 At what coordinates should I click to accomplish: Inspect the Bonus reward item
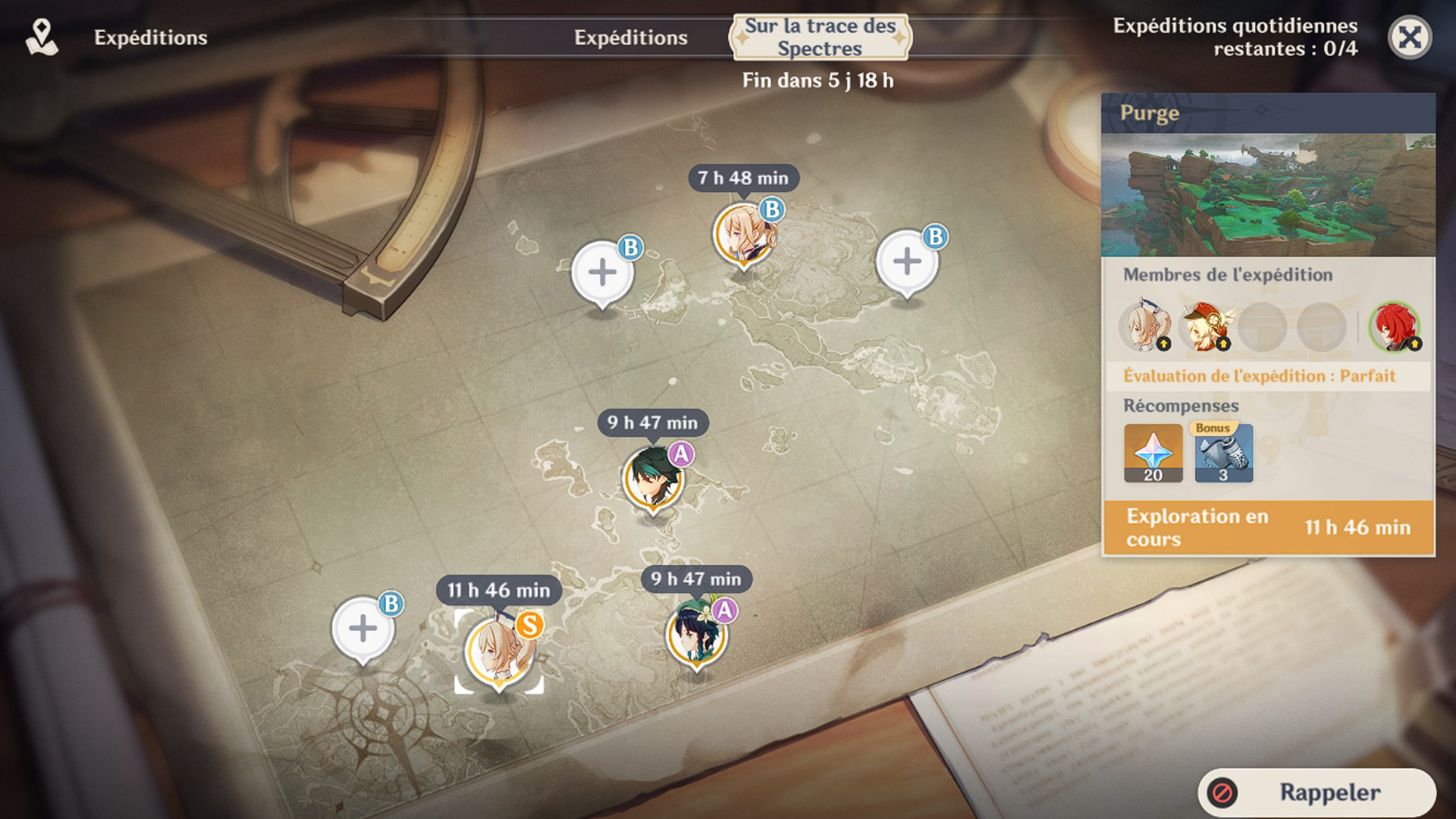tap(1223, 453)
